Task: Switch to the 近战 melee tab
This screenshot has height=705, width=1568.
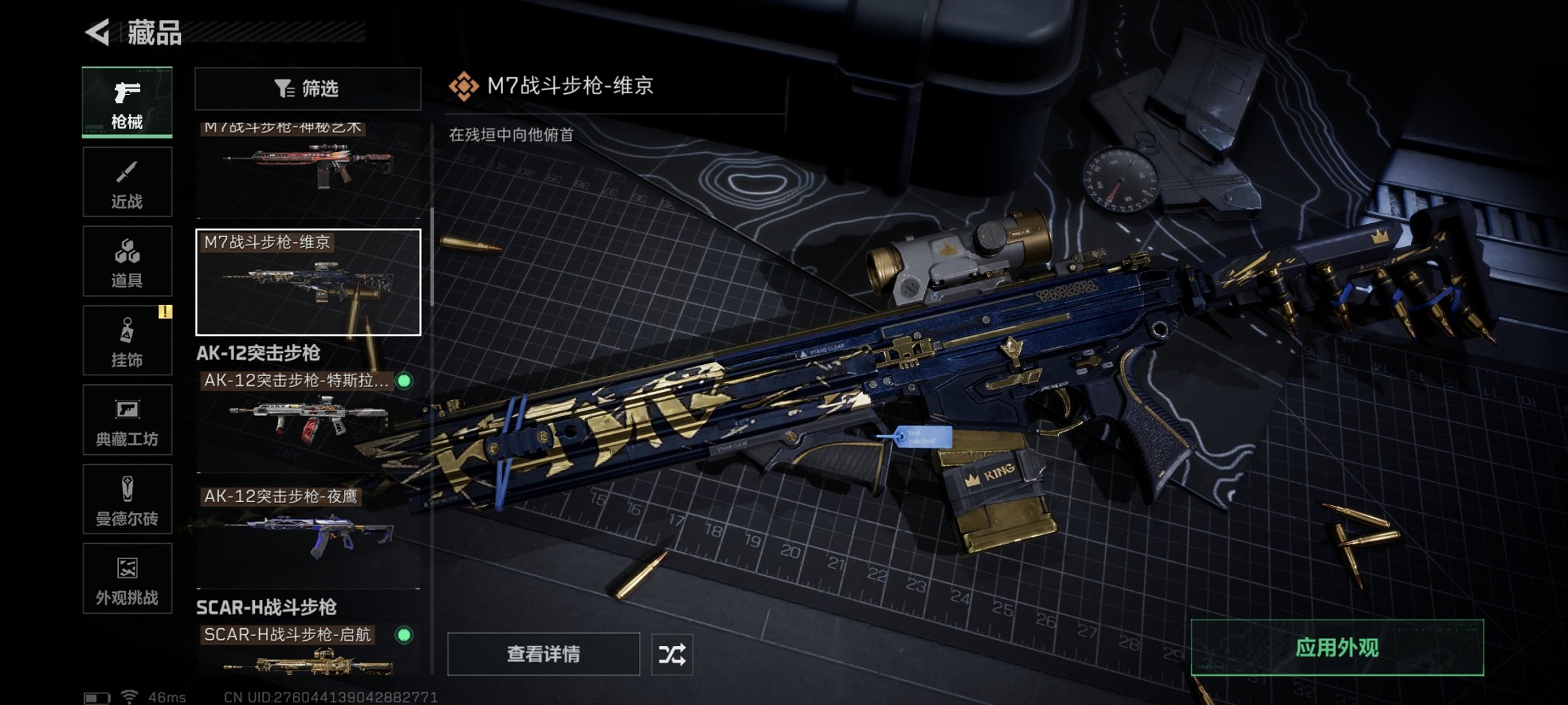Action: pos(126,181)
